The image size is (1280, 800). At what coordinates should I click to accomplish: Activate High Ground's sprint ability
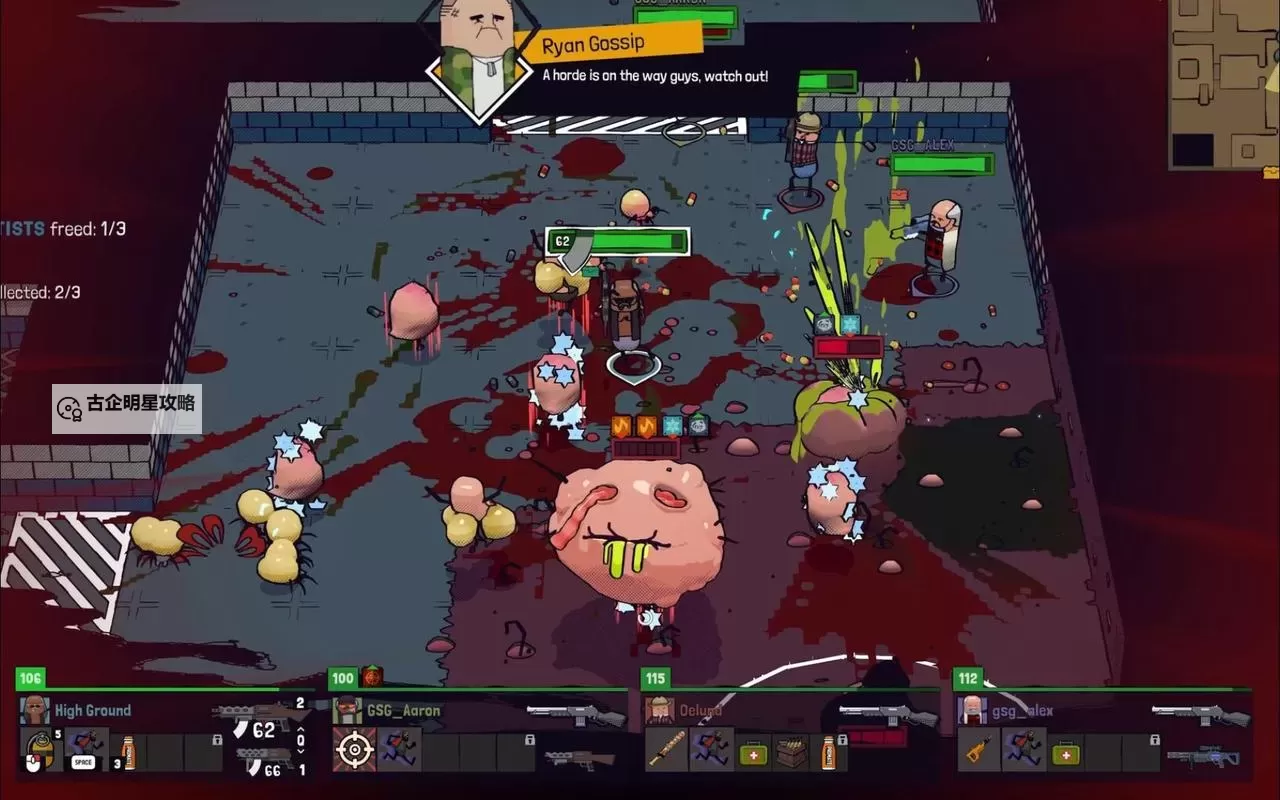click(x=86, y=751)
